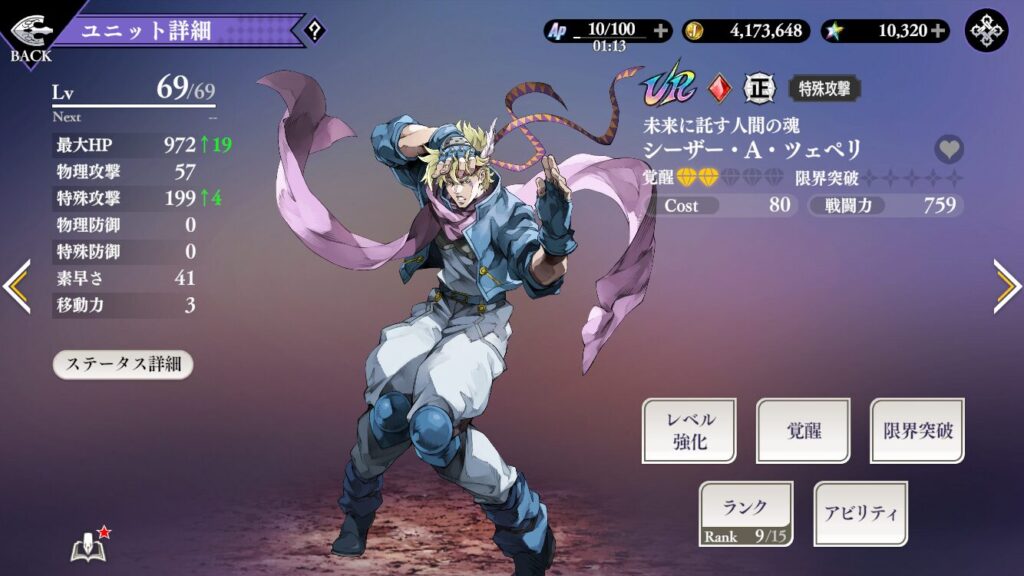Open the アビリティ abilities menu
Image resolution: width=1024 pixels, height=576 pixels.
pos(860,514)
